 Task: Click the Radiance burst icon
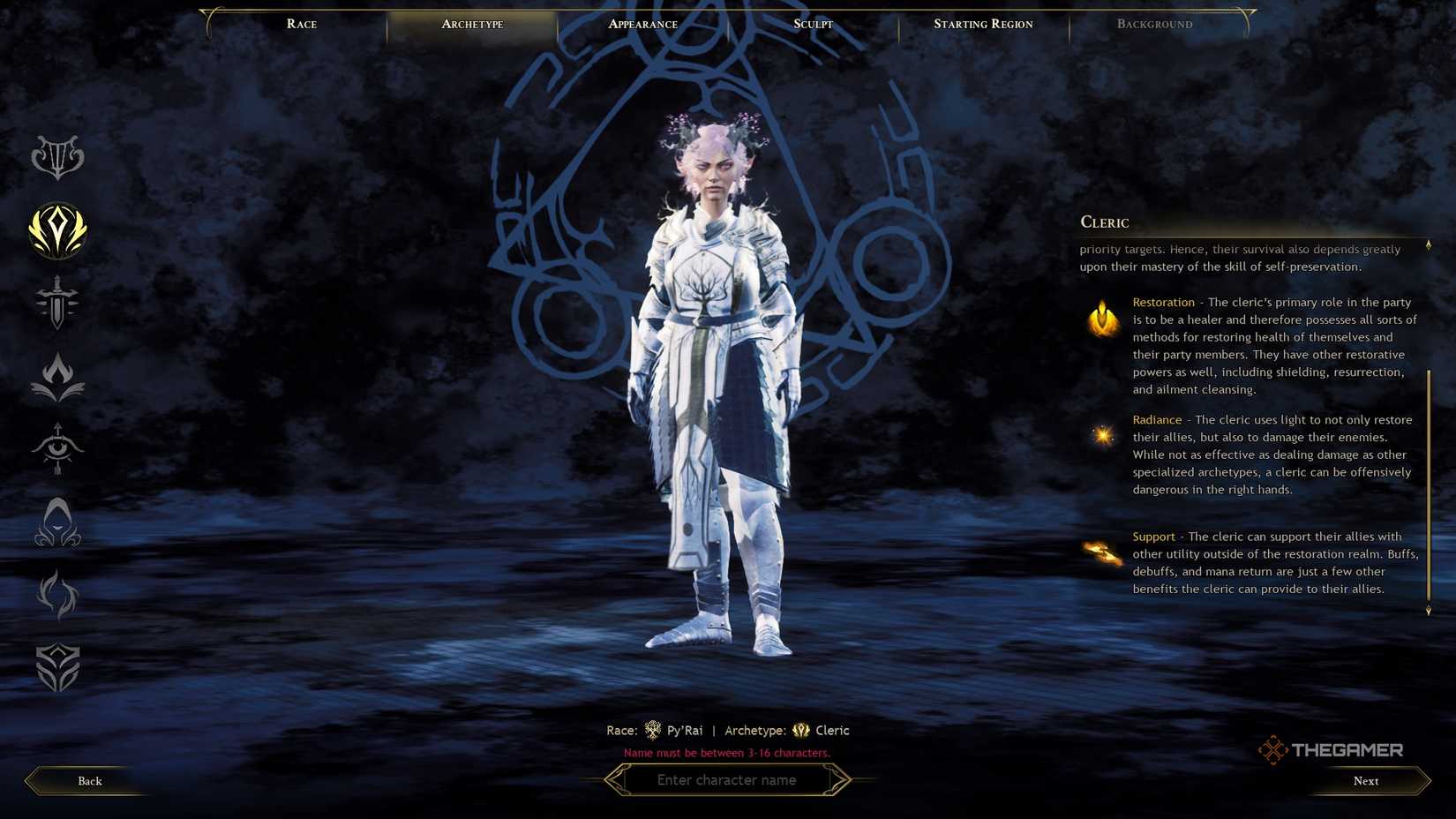[x=1101, y=435]
